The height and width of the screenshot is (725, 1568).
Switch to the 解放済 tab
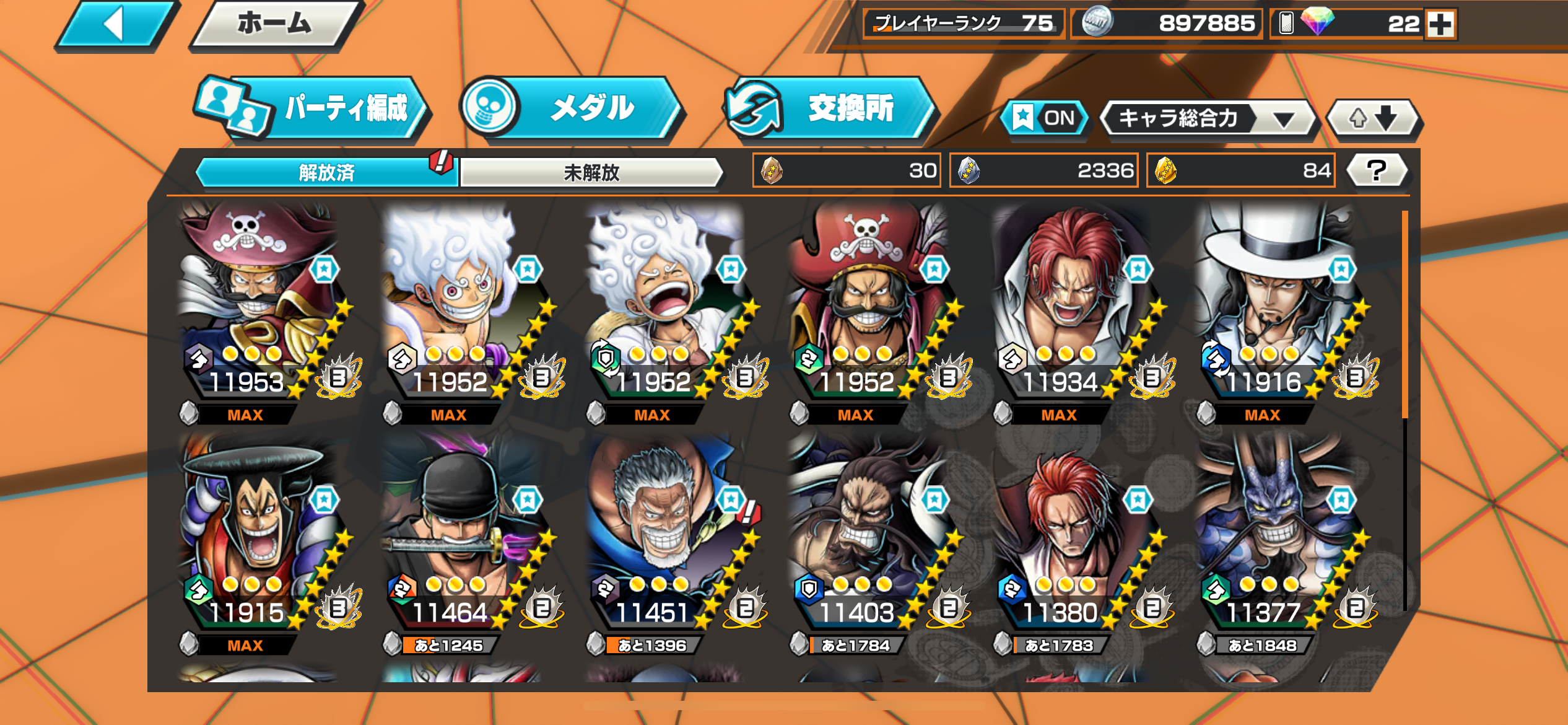click(x=326, y=172)
